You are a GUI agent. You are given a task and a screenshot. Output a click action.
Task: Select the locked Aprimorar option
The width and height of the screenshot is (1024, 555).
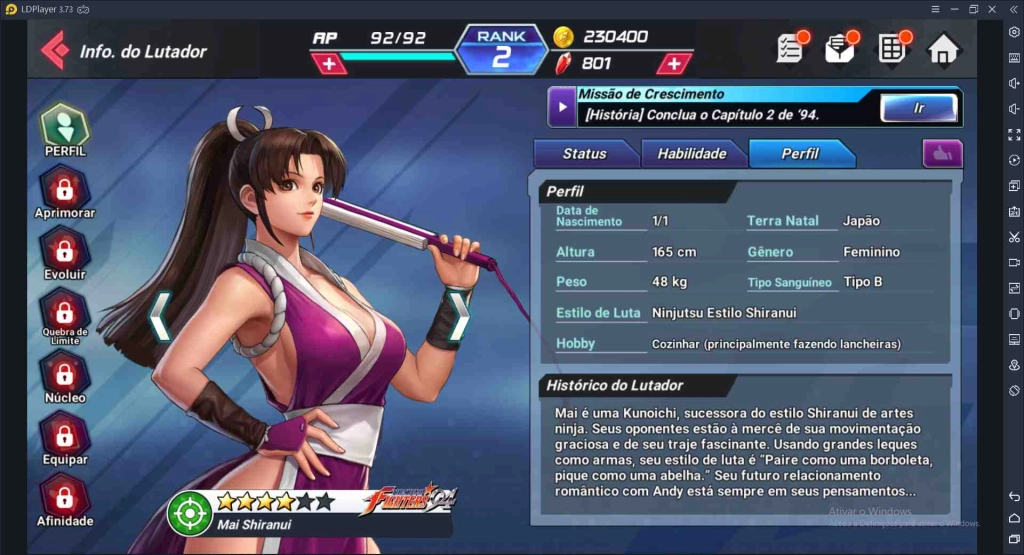pos(65,193)
